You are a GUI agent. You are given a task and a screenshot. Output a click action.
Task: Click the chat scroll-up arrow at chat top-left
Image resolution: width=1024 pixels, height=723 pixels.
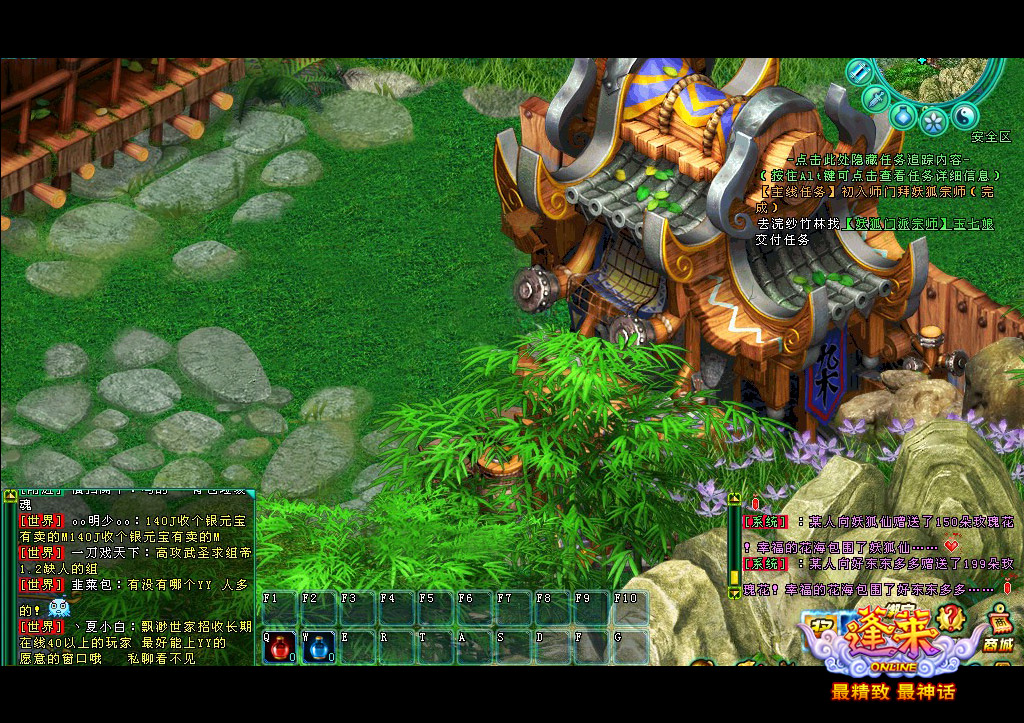[x=11, y=493]
